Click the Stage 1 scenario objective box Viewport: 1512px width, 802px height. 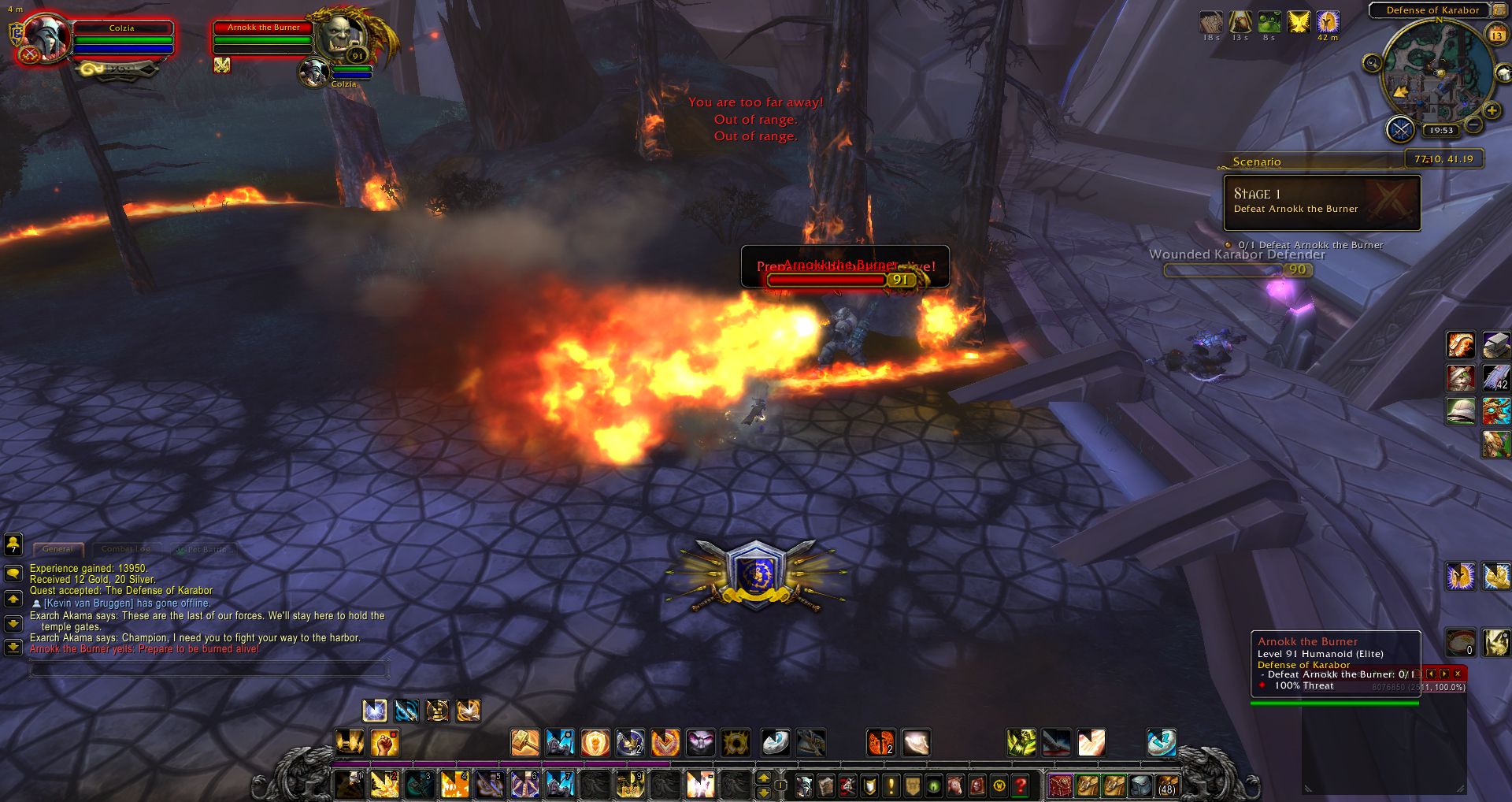point(1321,202)
